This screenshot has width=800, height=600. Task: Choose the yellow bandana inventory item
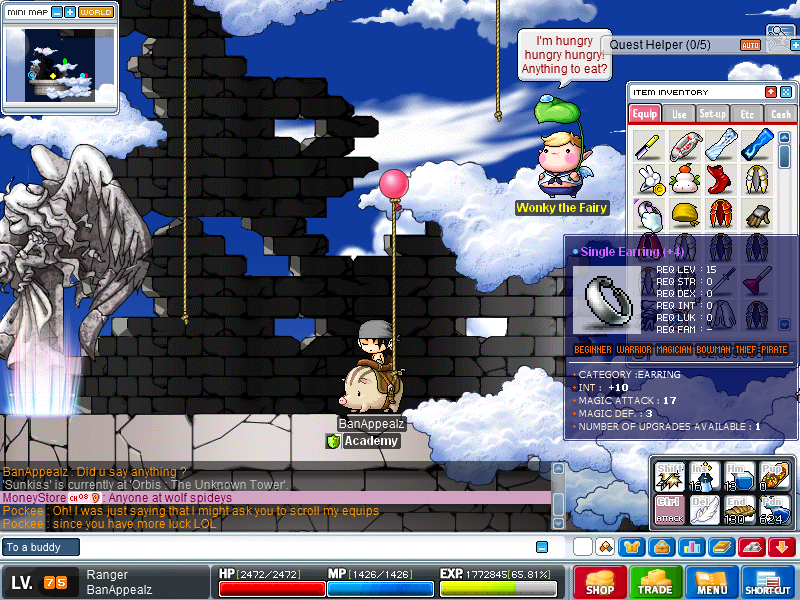[x=684, y=213]
